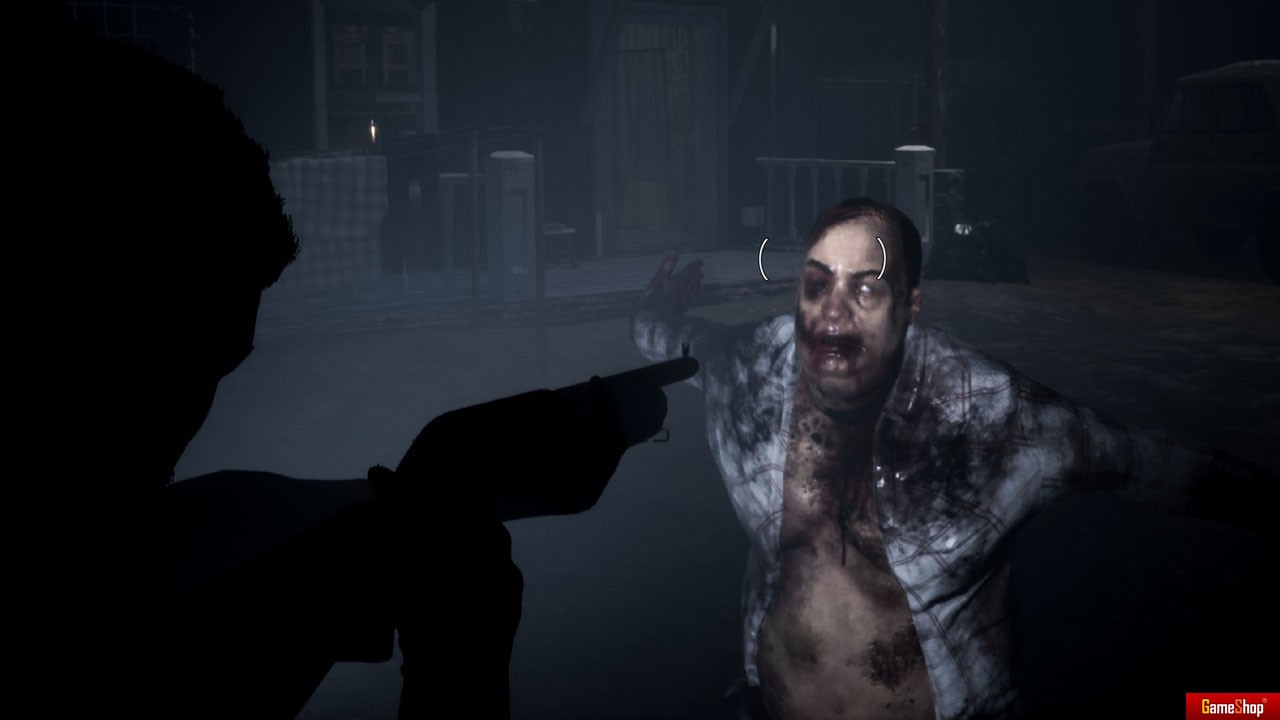Click the GameShop logo watermark

(1231, 706)
